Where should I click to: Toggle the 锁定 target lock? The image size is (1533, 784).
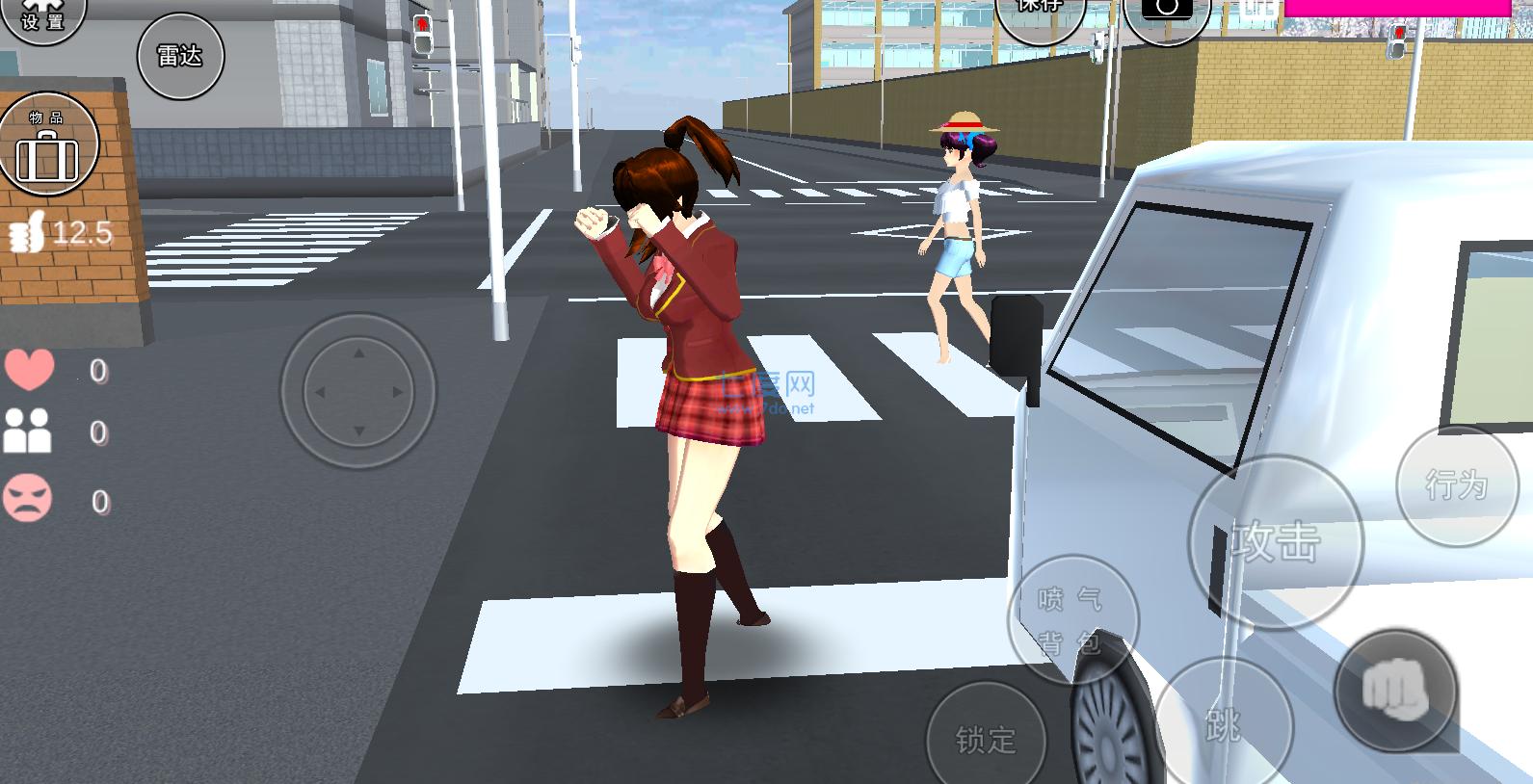click(985, 742)
